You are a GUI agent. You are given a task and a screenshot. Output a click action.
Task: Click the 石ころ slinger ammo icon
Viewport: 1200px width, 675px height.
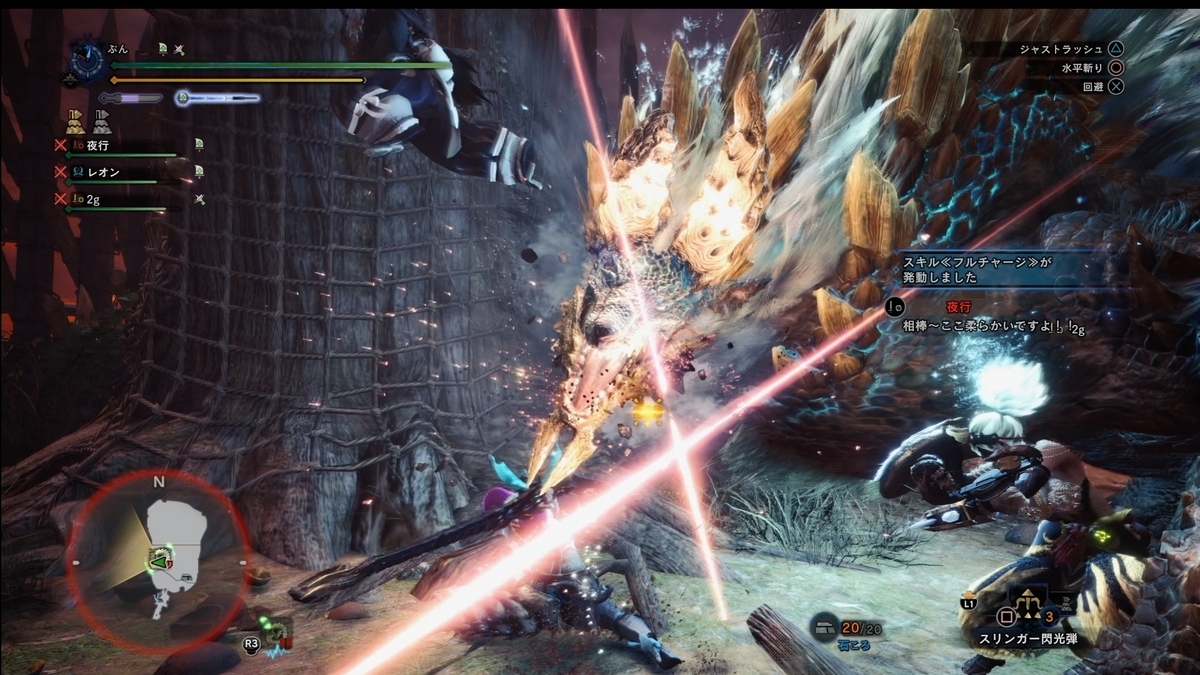click(x=824, y=626)
